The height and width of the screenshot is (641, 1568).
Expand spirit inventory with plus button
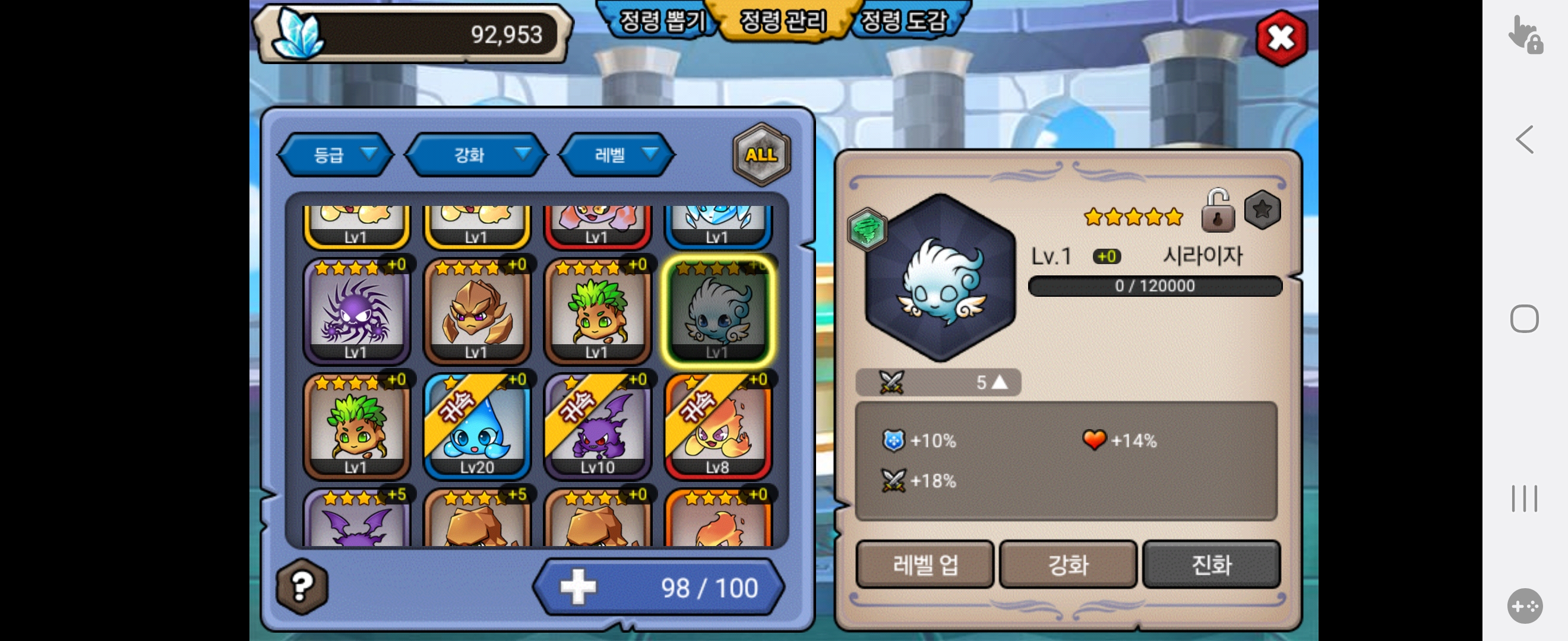tap(578, 587)
